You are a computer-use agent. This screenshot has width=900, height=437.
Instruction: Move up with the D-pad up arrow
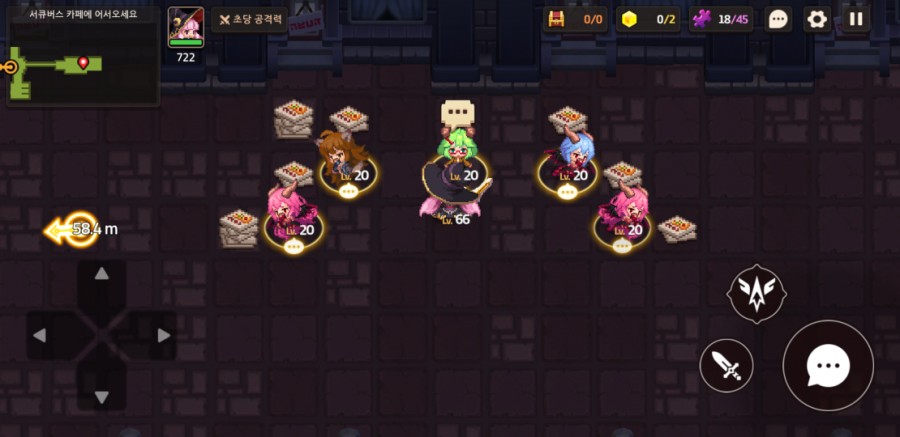[102, 274]
